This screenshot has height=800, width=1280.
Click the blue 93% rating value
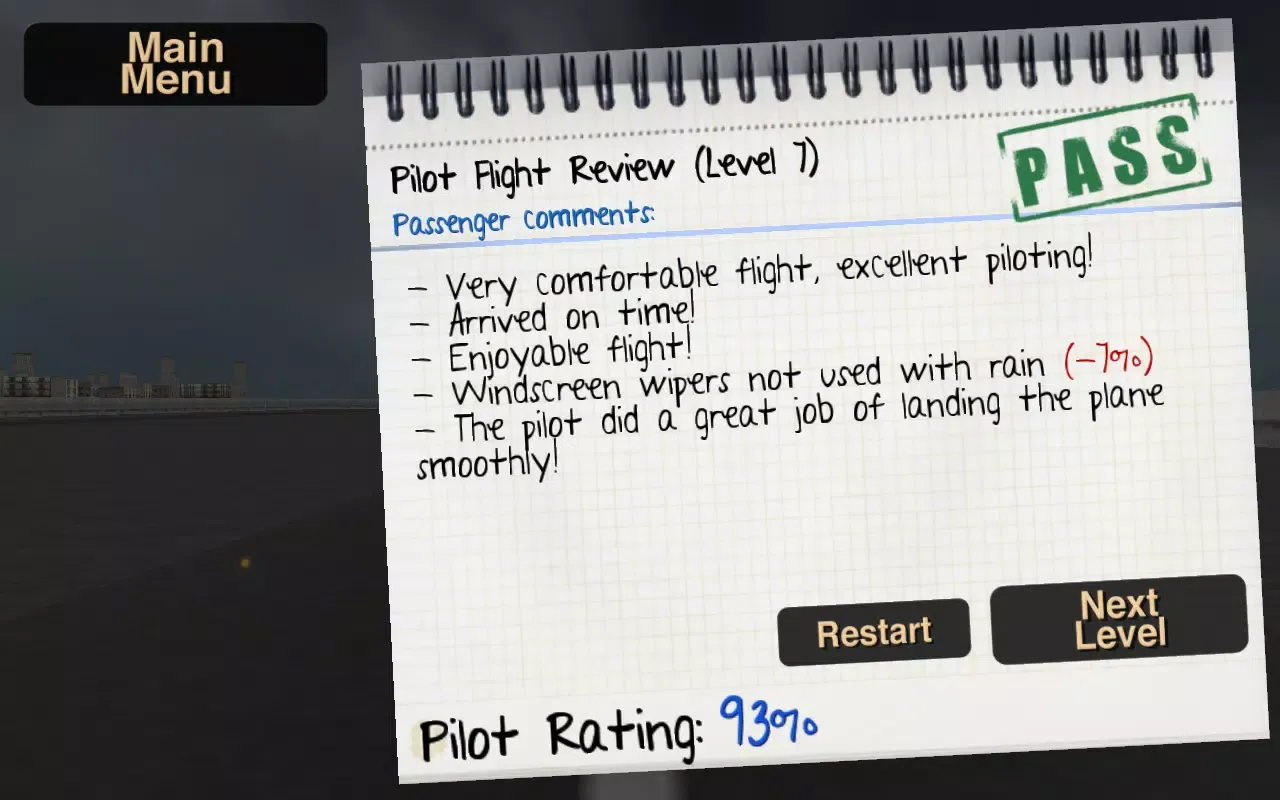point(766,724)
